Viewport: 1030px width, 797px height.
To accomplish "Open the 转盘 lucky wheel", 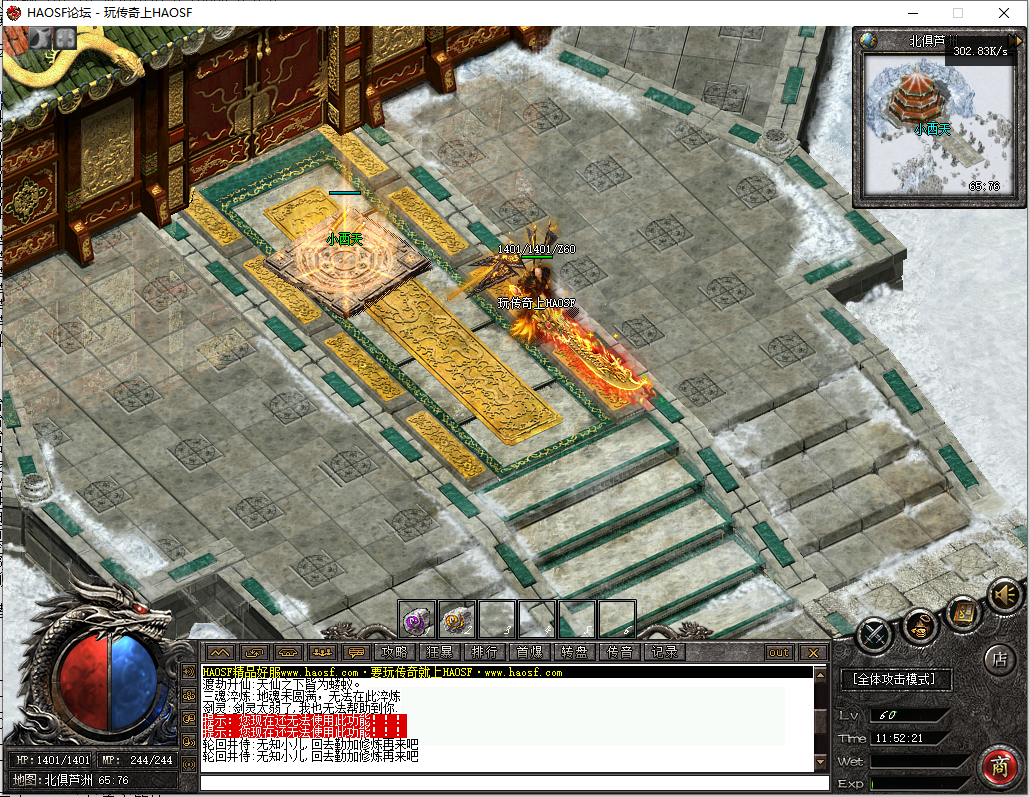I will click(574, 652).
